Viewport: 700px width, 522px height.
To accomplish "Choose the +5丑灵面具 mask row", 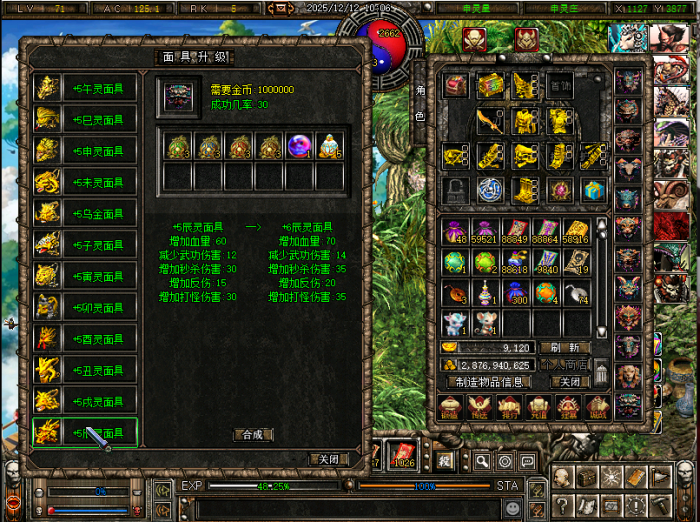I will tap(85, 370).
